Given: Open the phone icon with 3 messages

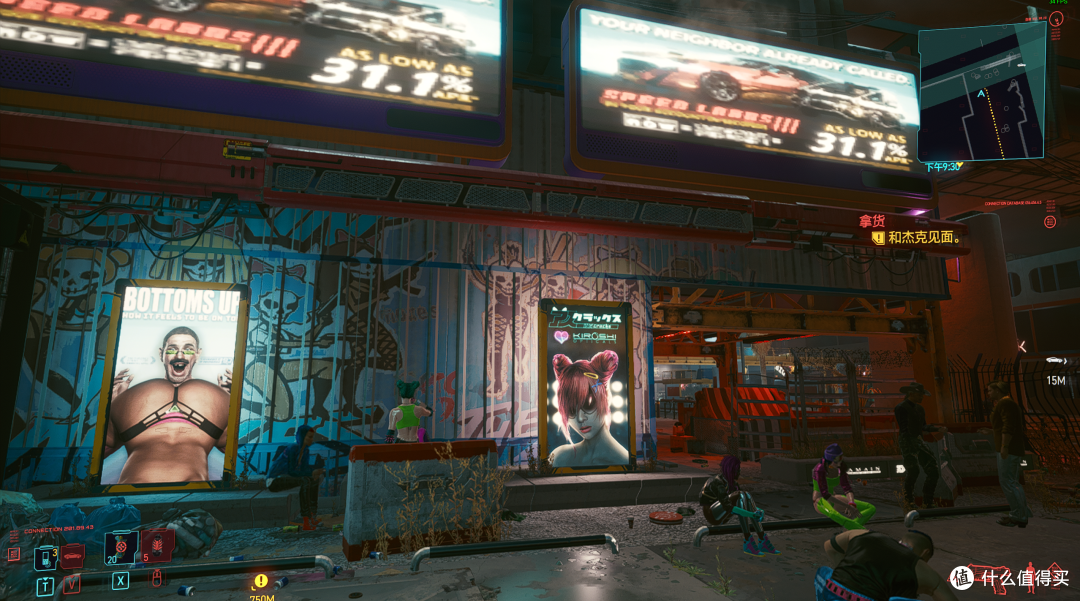Looking at the screenshot, I should [x=44, y=556].
